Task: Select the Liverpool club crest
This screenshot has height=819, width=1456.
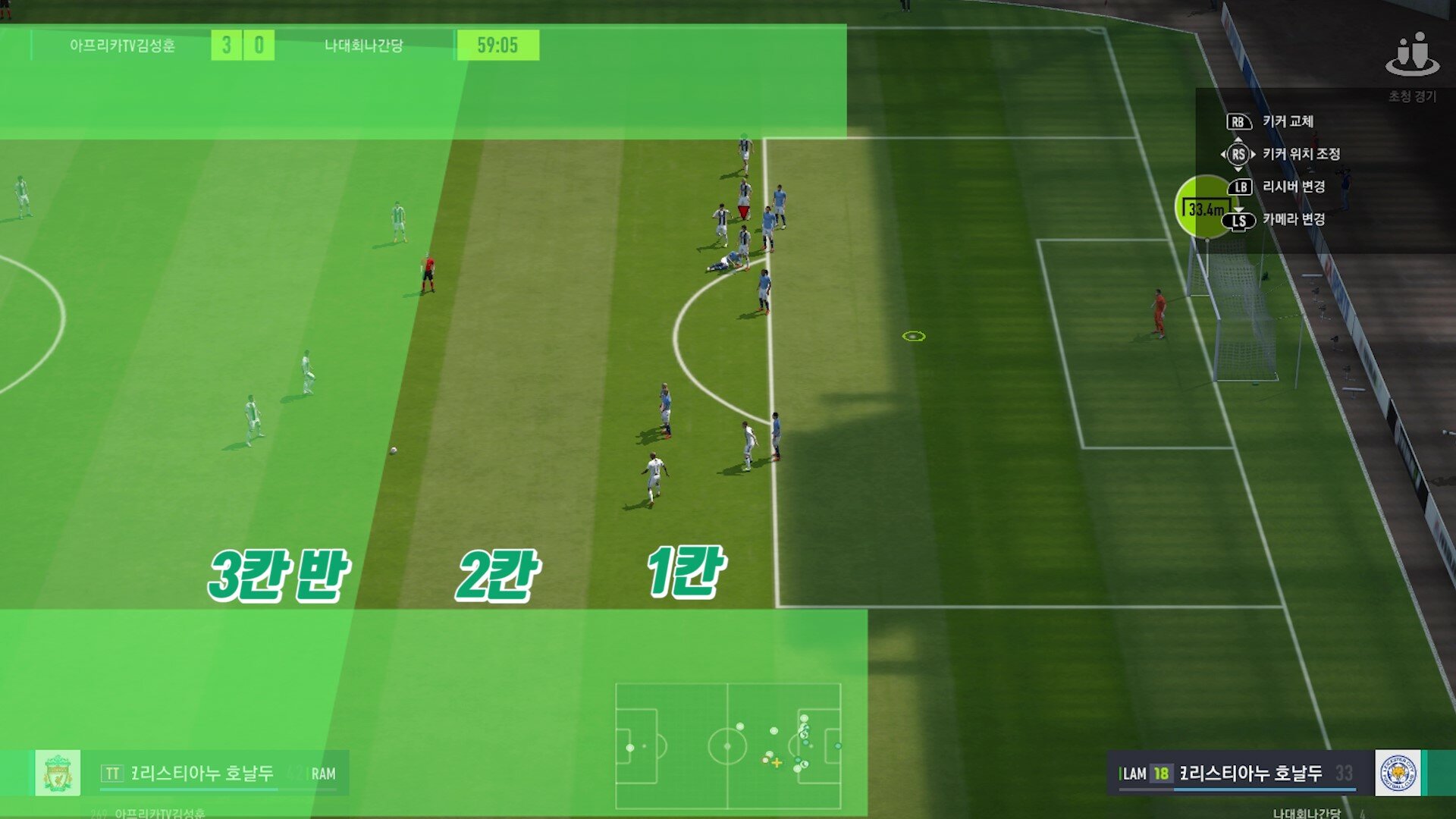Action: point(58,773)
